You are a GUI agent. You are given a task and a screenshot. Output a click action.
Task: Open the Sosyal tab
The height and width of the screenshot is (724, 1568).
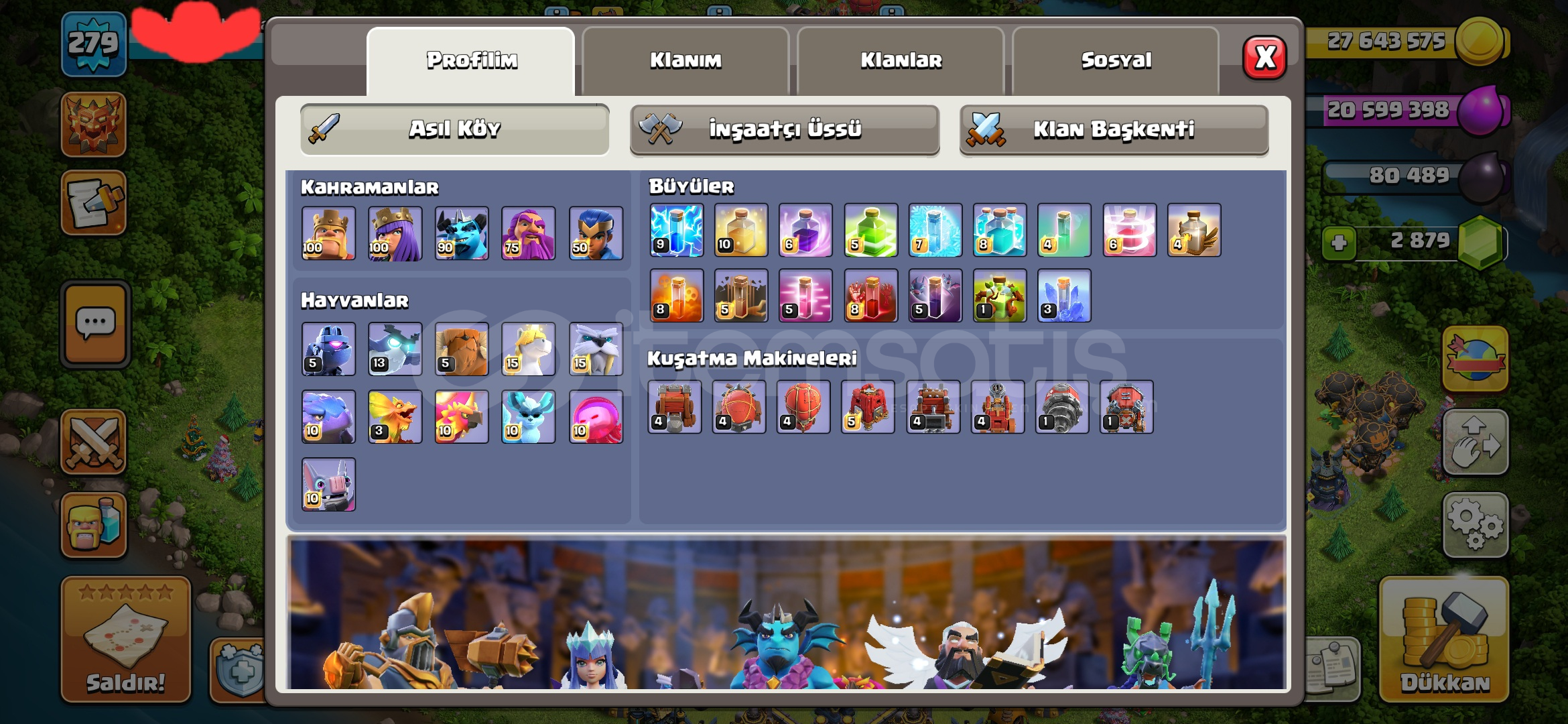point(1116,60)
